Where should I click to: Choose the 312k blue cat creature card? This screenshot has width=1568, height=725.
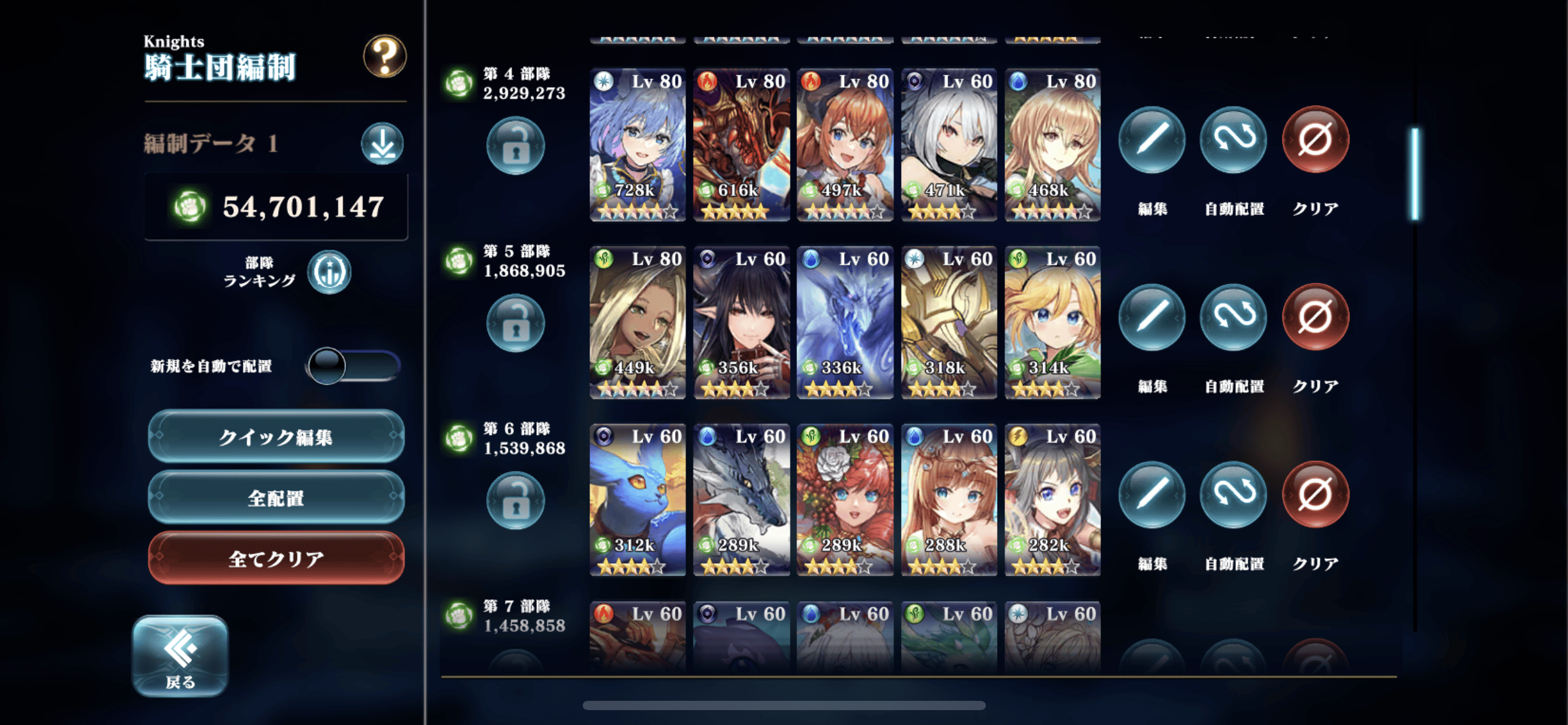point(638,500)
